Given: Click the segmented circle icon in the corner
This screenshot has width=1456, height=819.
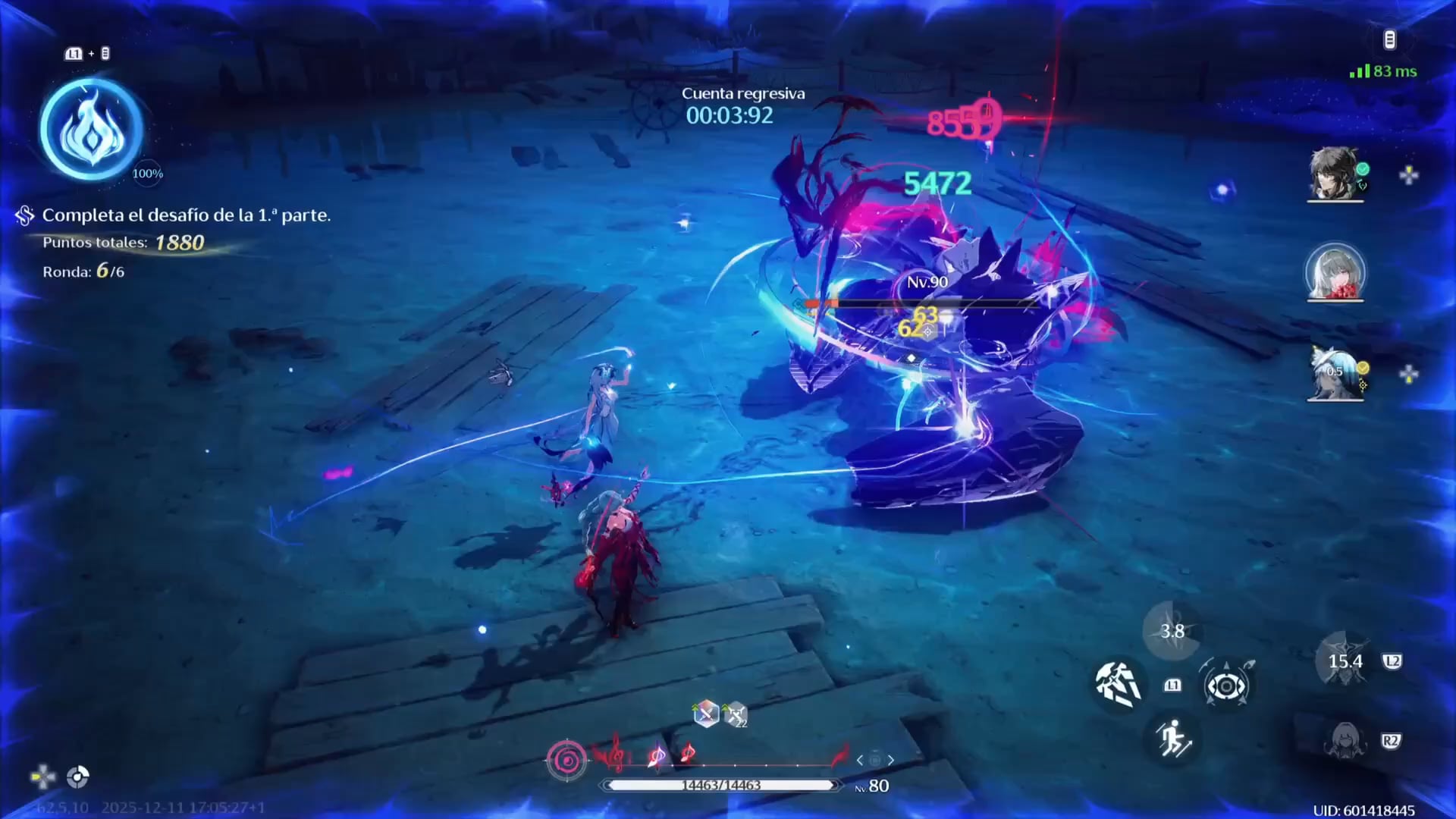Looking at the screenshot, I should pyautogui.click(x=77, y=777).
